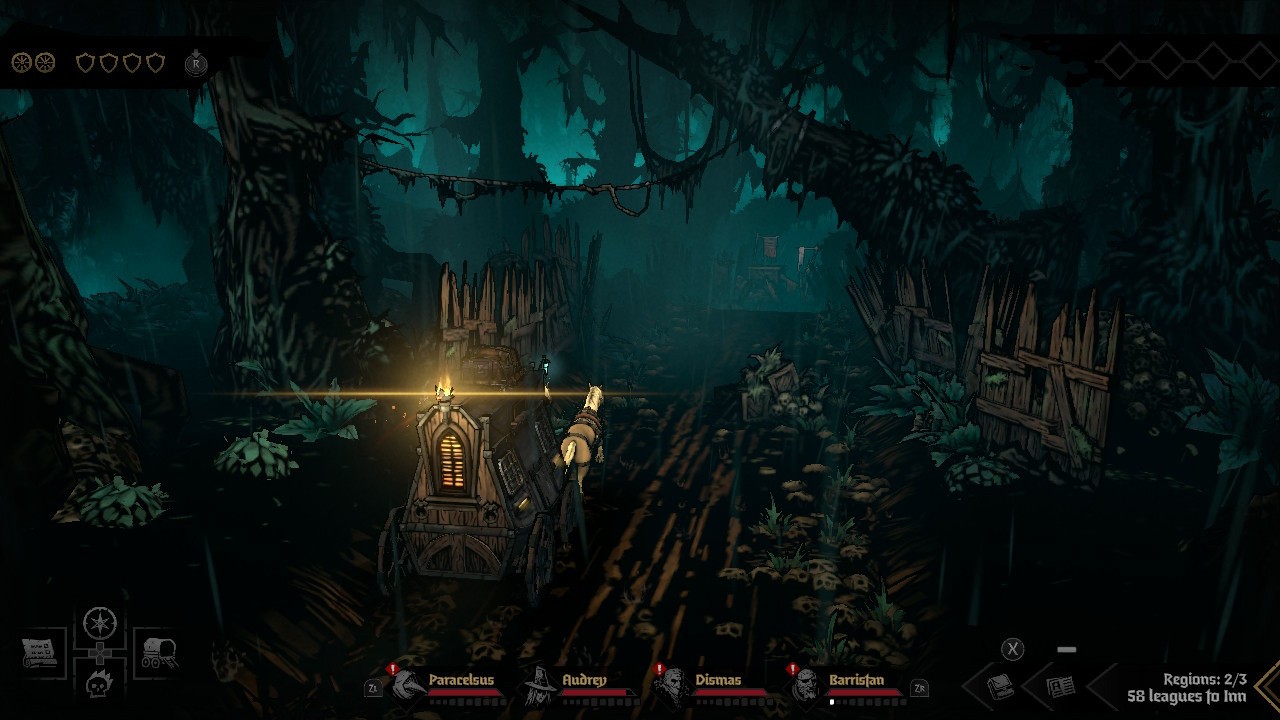The width and height of the screenshot is (1280, 720).
Task: Open the inventory satchel icon
Action: point(1001,686)
